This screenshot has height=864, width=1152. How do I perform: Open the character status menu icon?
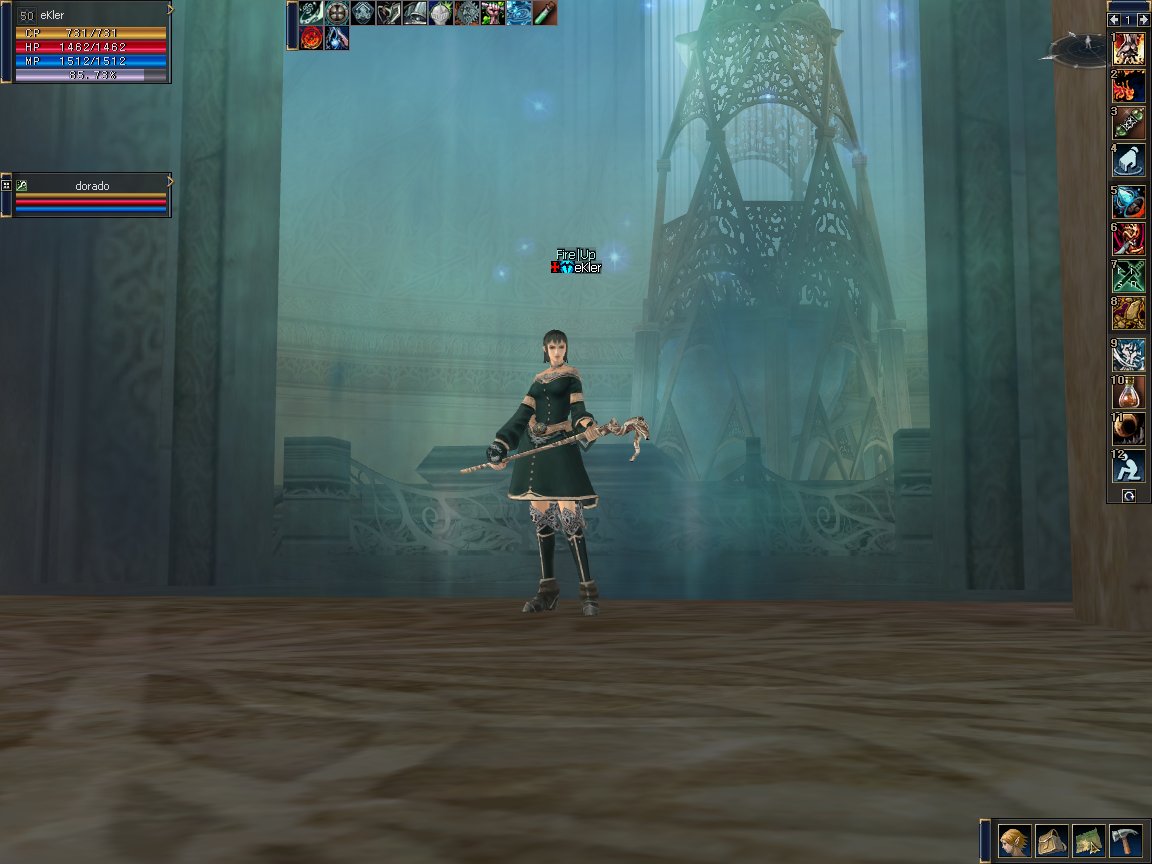click(1014, 841)
